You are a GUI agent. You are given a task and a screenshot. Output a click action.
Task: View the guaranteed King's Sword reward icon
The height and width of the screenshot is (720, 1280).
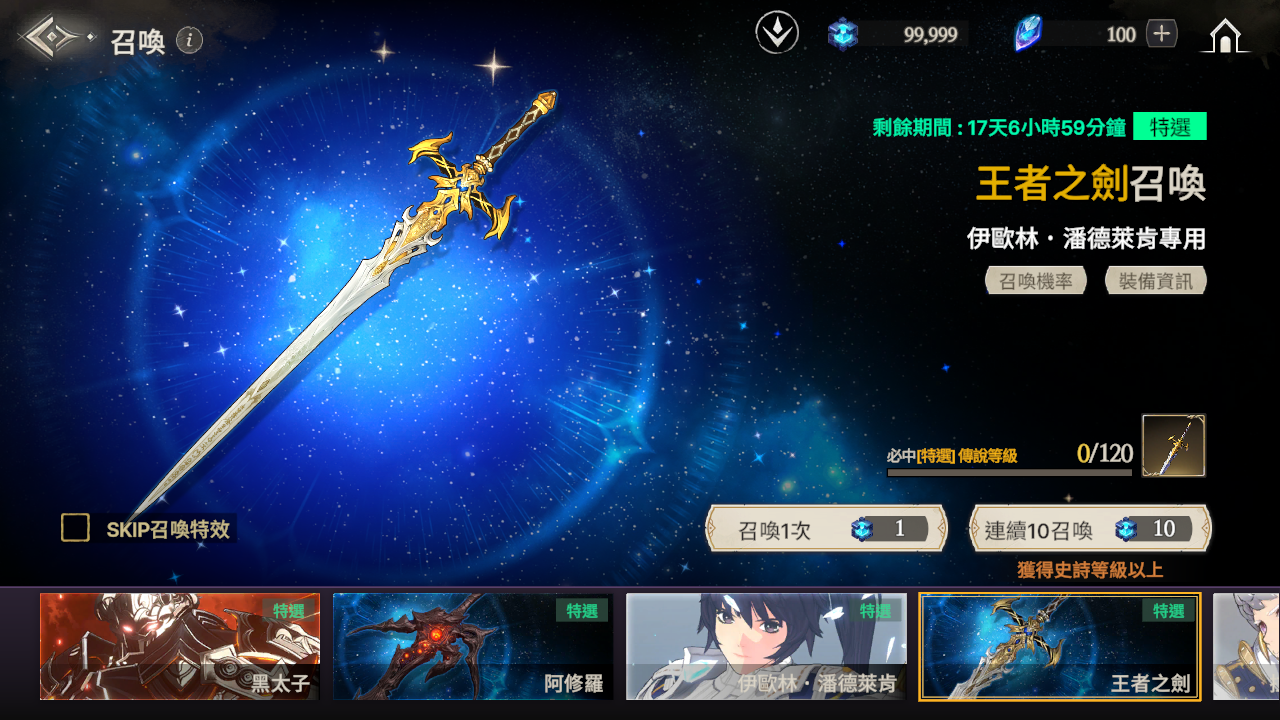[1173, 445]
